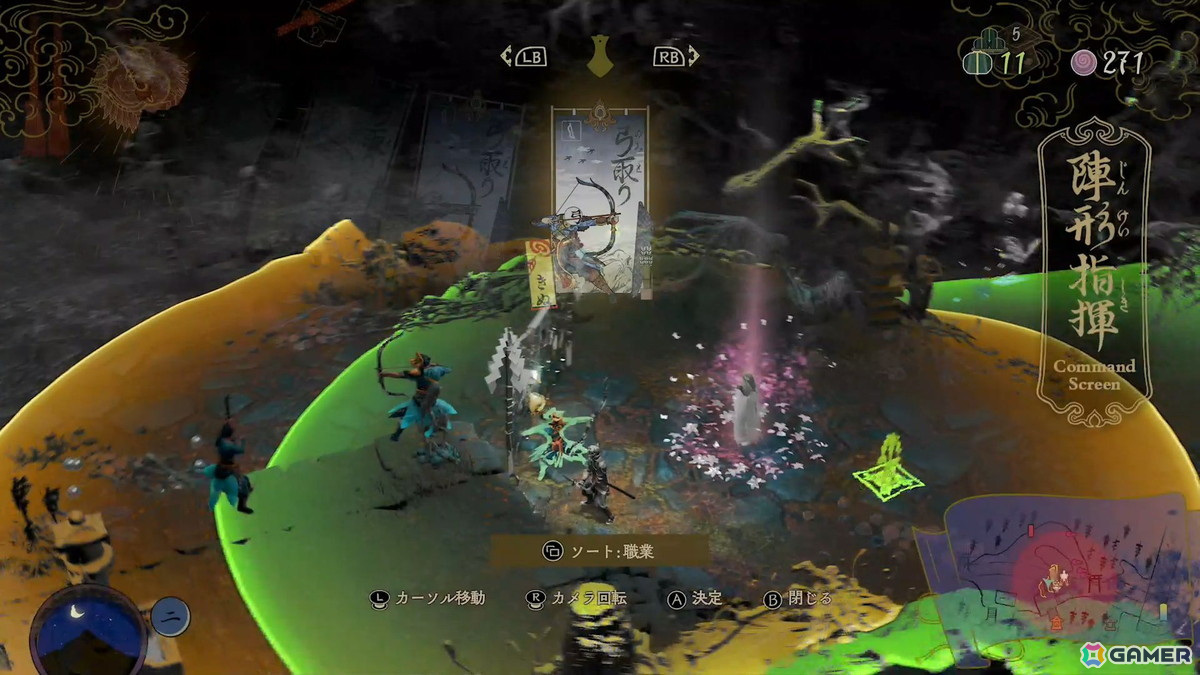
Task: Click the night moon time dial
Action: click(88, 630)
